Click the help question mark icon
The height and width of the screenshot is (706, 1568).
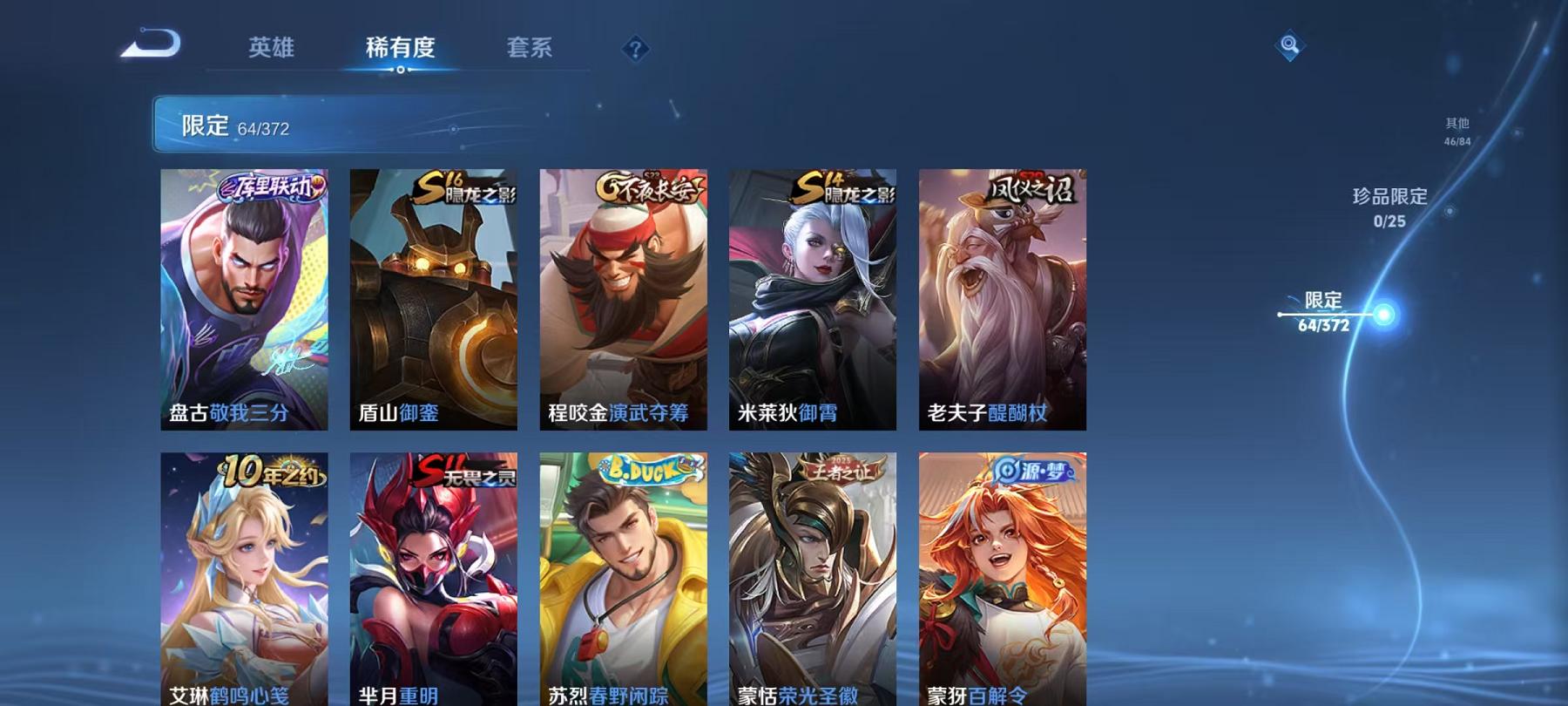pyautogui.click(x=635, y=50)
